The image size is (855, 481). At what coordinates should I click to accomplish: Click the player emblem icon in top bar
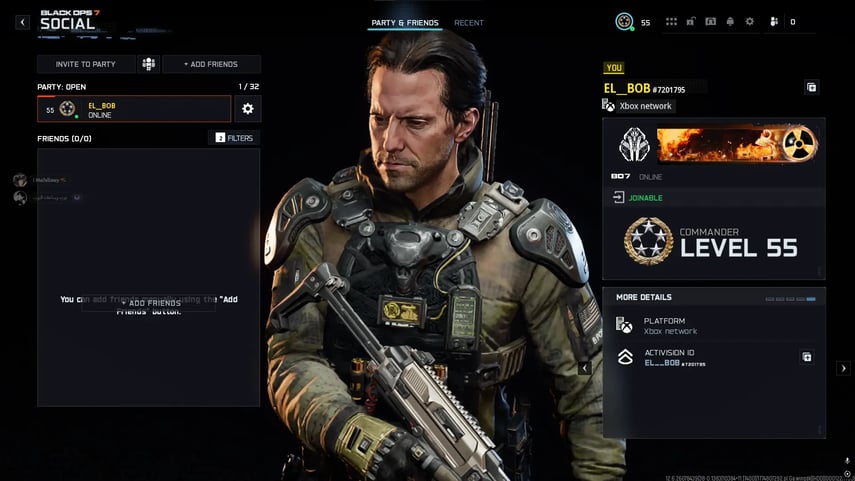625,22
